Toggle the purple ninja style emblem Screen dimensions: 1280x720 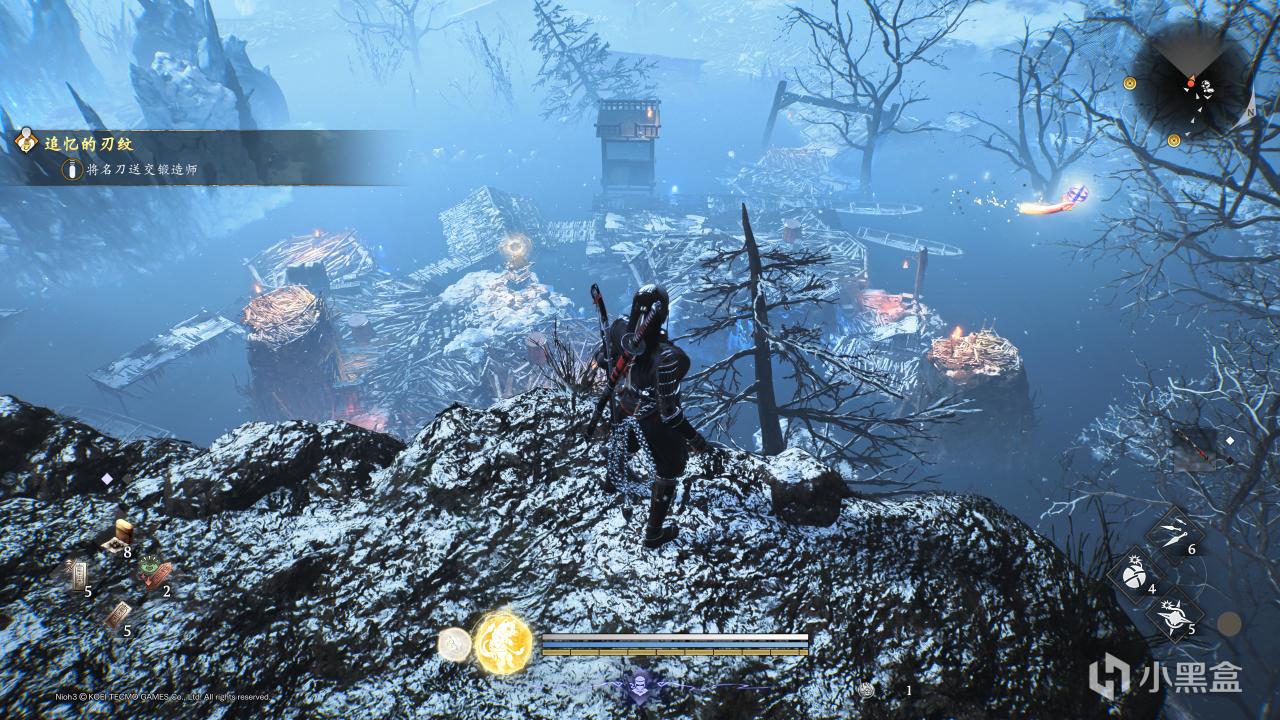click(639, 685)
